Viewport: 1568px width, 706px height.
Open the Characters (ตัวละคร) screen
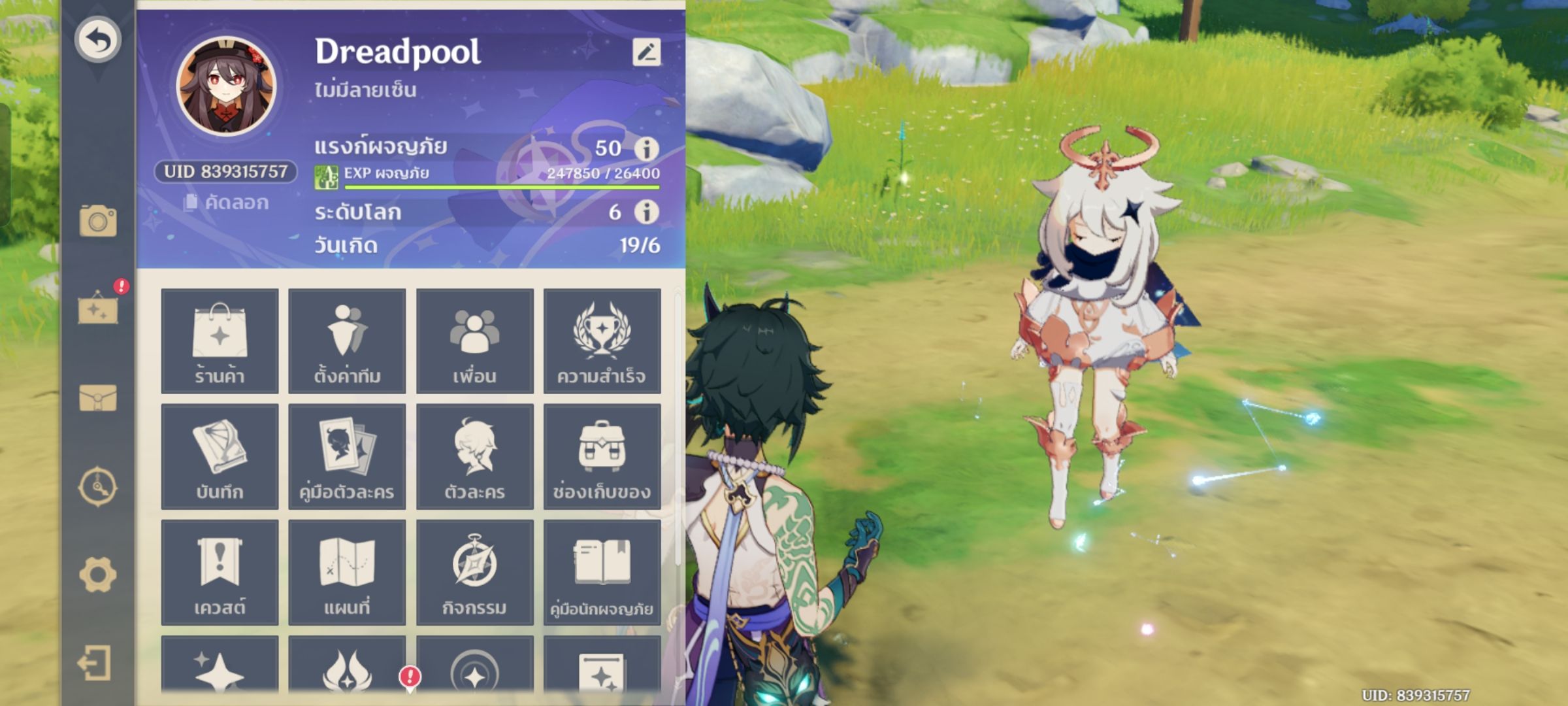[474, 456]
